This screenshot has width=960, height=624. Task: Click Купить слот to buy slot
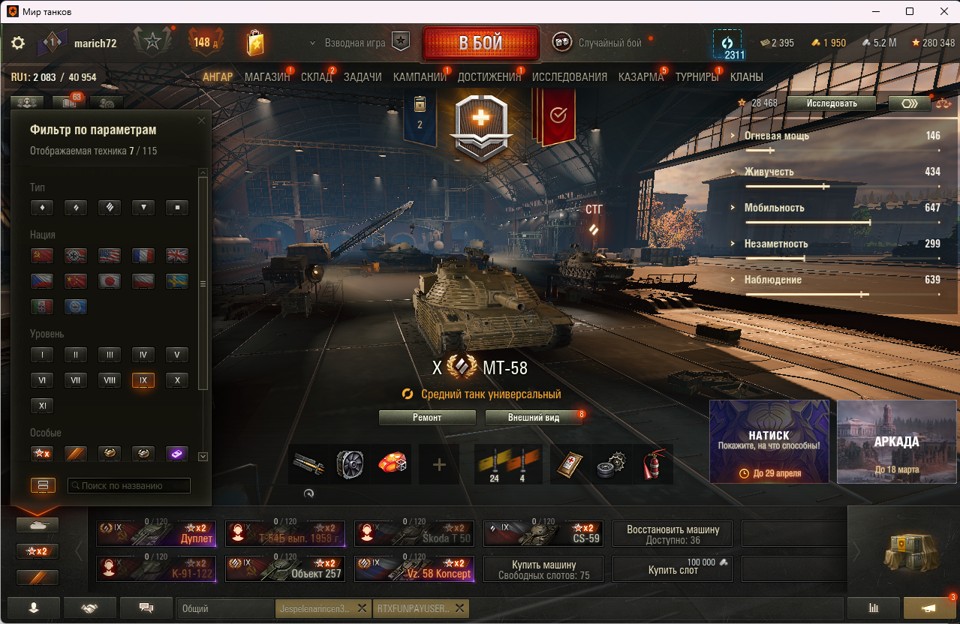671,569
